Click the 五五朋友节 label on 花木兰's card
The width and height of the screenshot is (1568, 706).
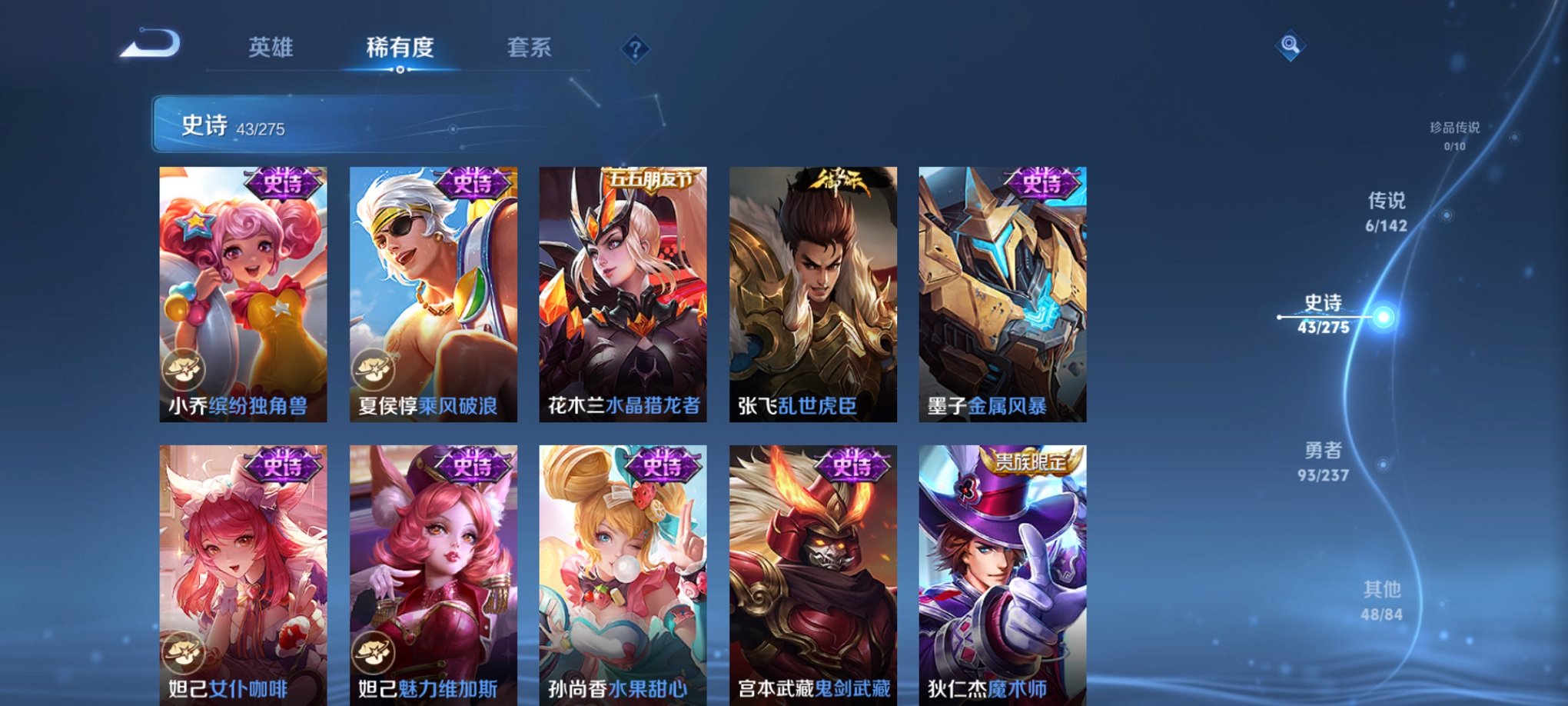[x=650, y=178]
